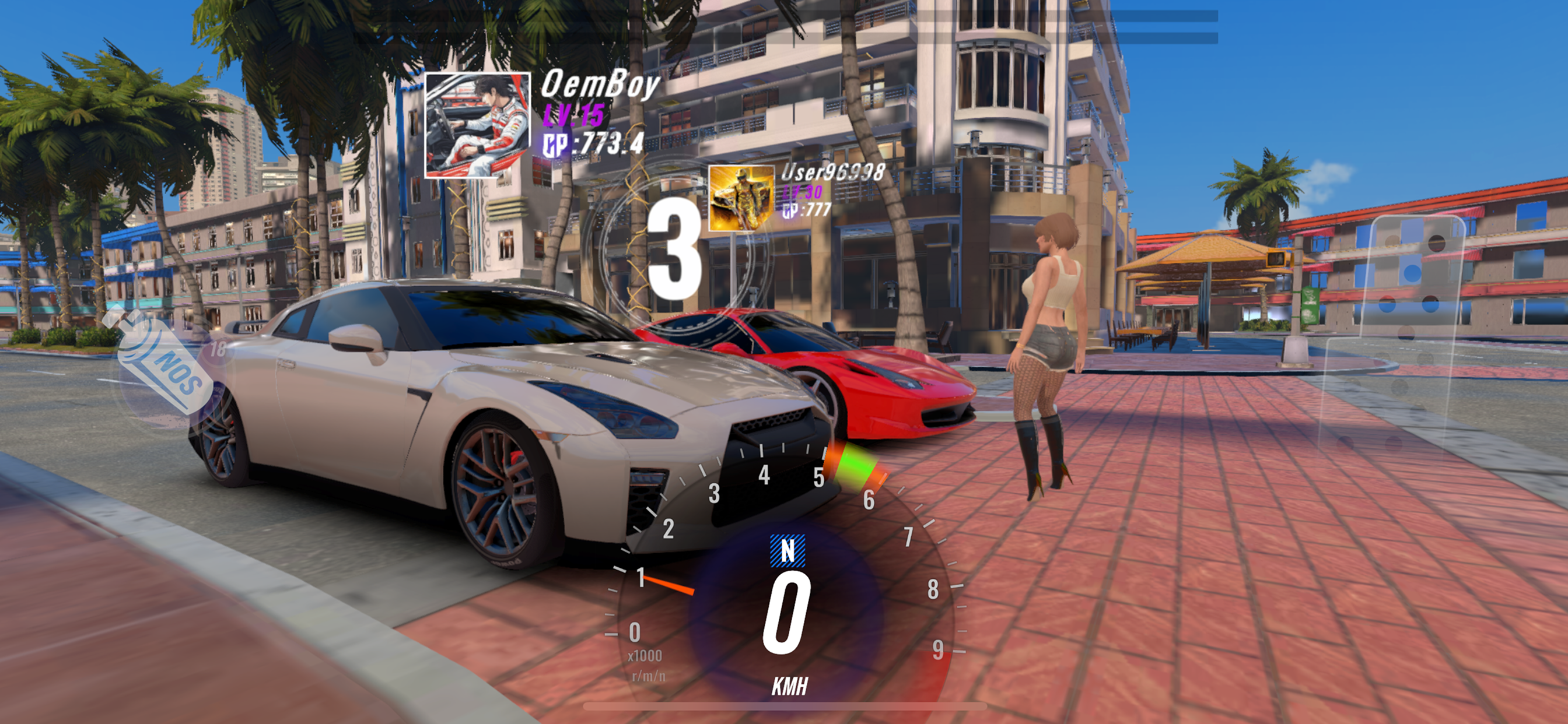Select User96998's golden avatar picture

[x=741, y=198]
